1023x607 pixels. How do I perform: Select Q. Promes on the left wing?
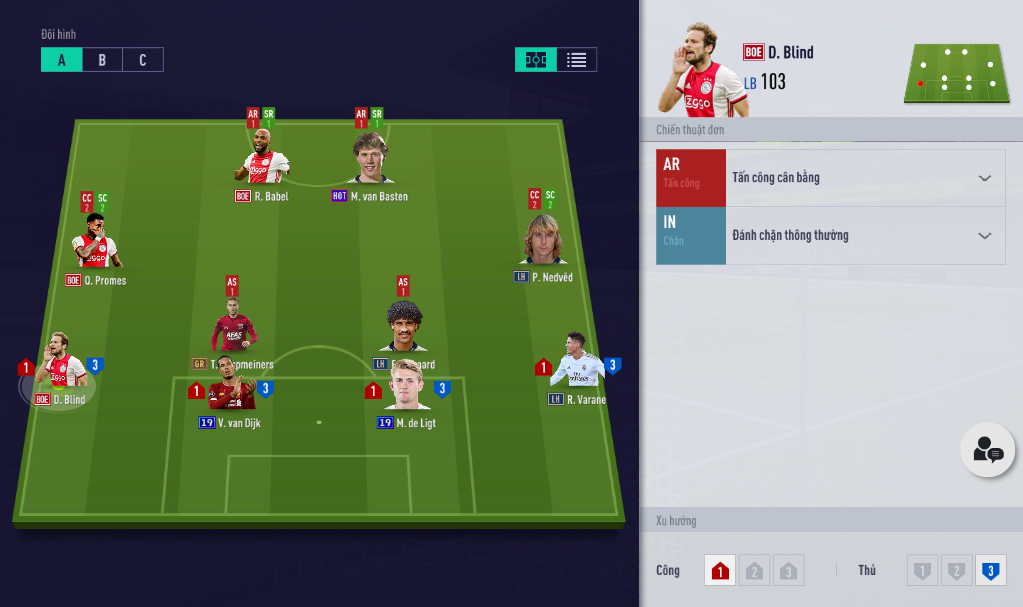(x=96, y=243)
